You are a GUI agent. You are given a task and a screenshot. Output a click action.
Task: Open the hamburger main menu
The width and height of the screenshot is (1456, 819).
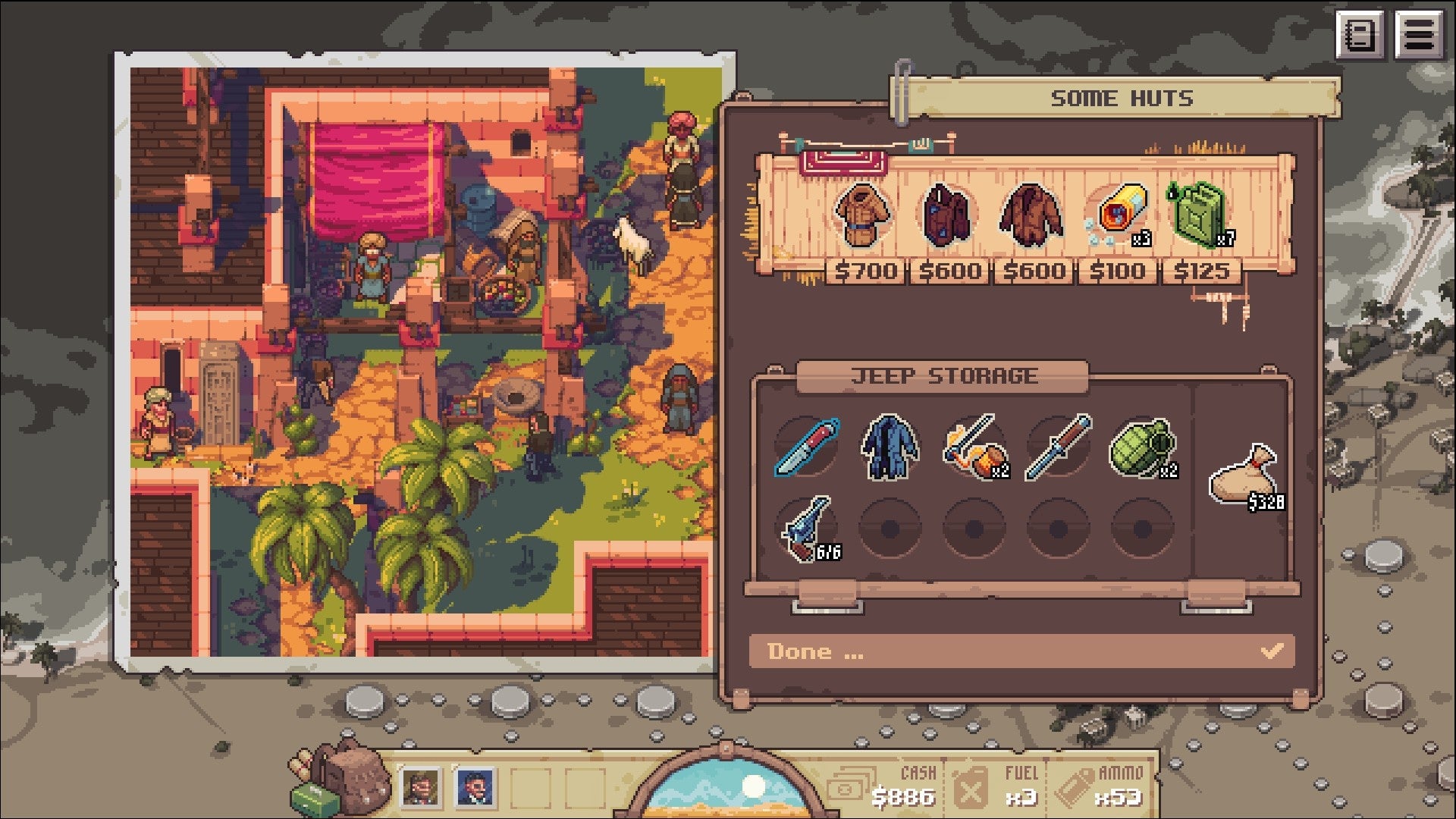1419,35
